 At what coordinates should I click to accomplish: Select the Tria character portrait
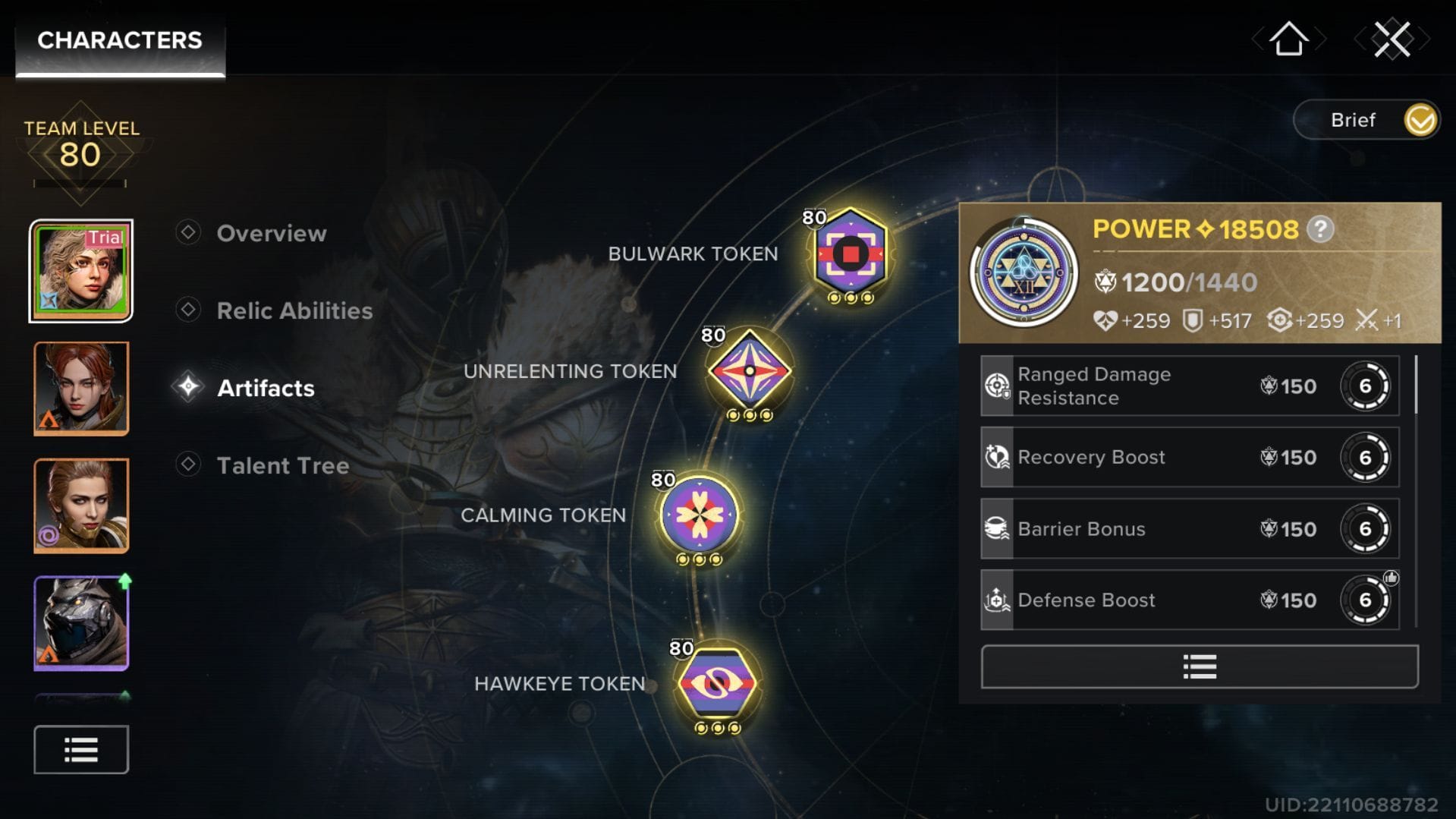tap(81, 271)
